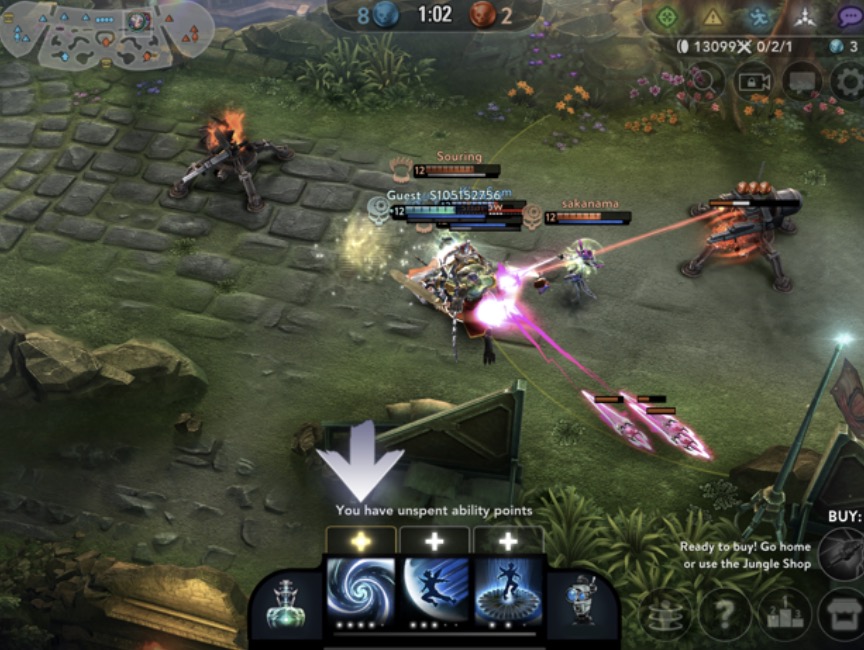Upgrade the swirling vortex ability

tap(361, 541)
